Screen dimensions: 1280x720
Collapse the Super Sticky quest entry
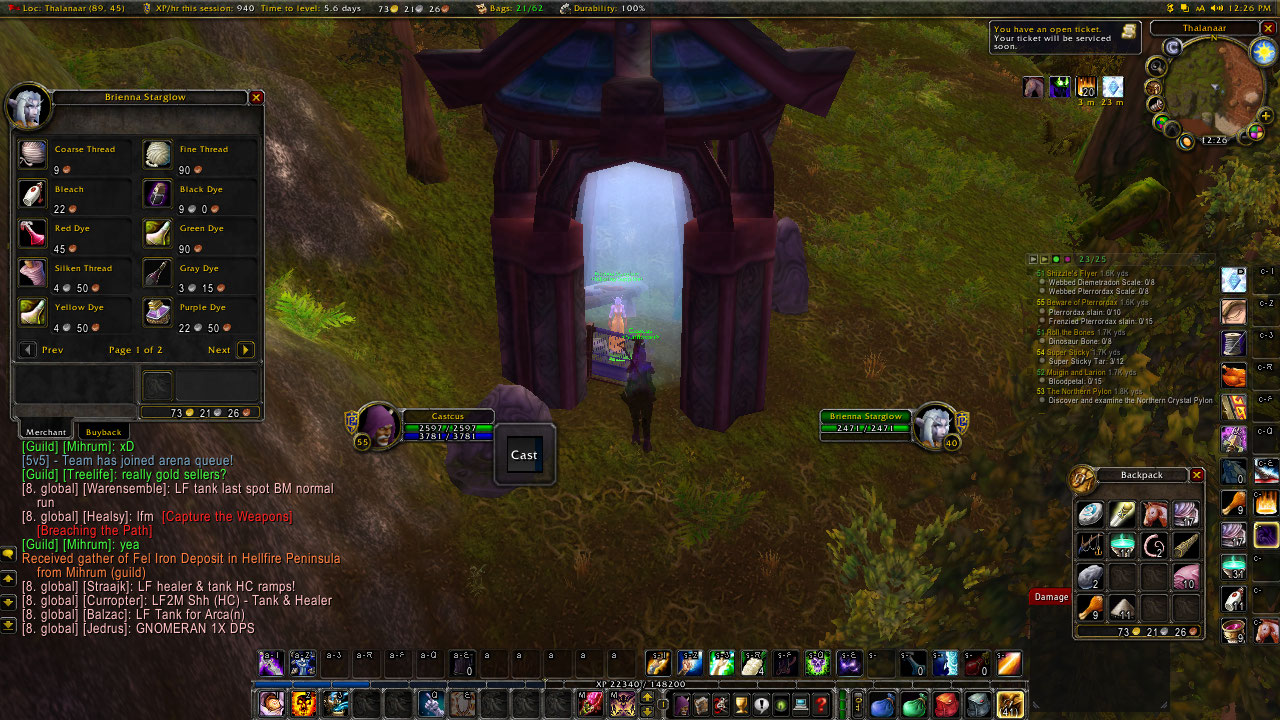point(1068,352)
